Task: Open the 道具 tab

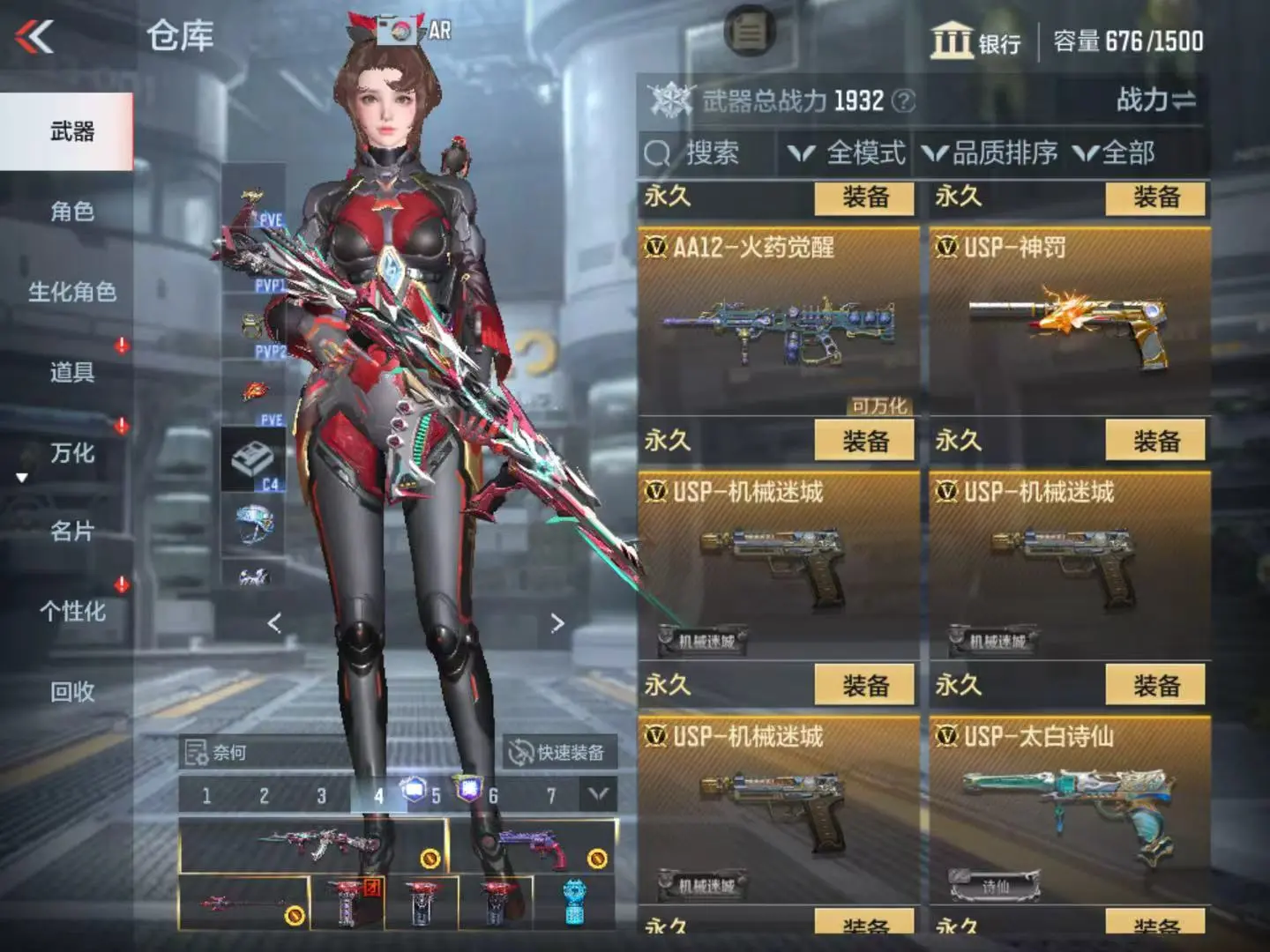Action: click(71, 372)
